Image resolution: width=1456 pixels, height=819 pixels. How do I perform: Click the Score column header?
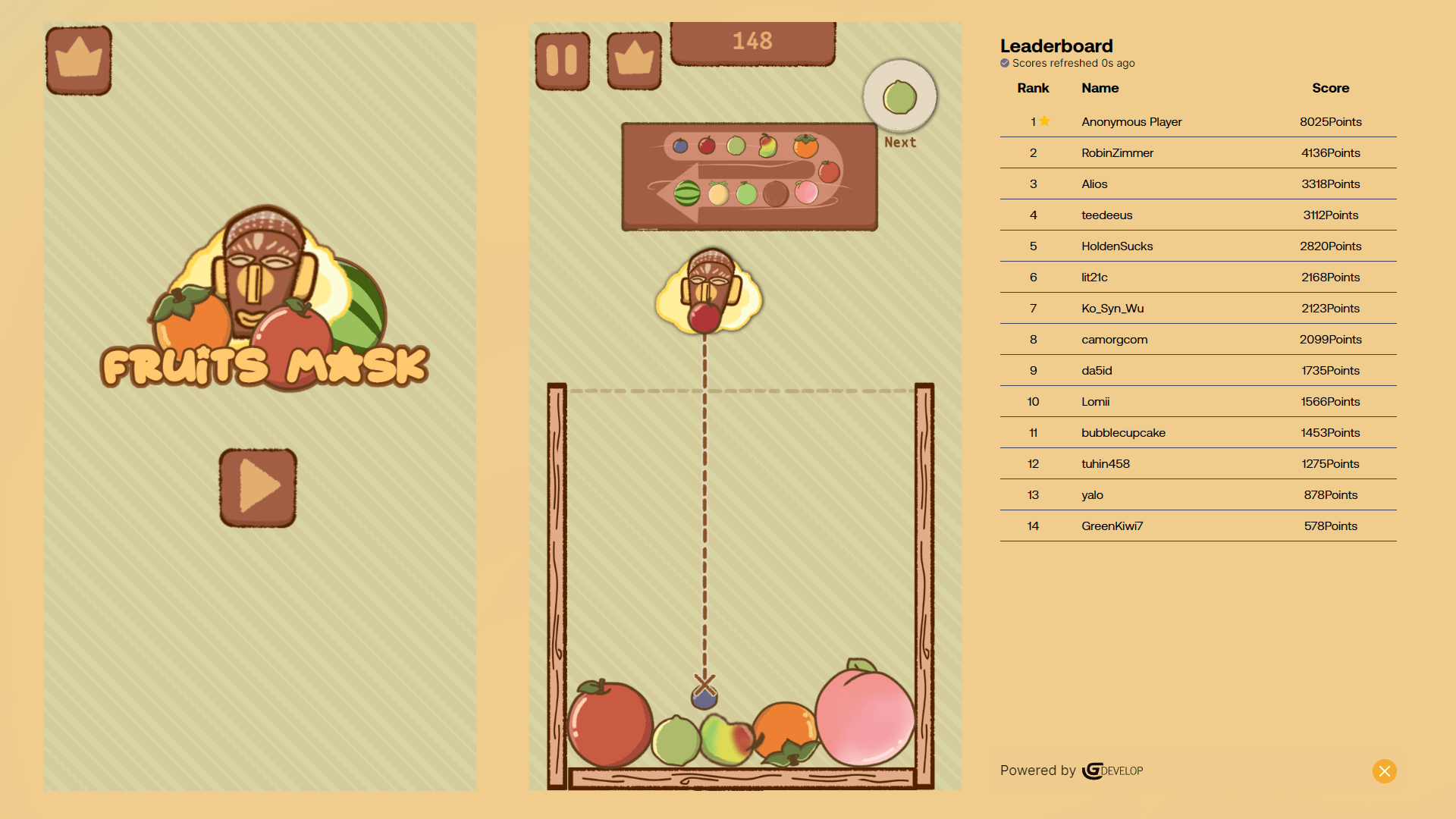pyautogui.click(x=1330, y=88)
